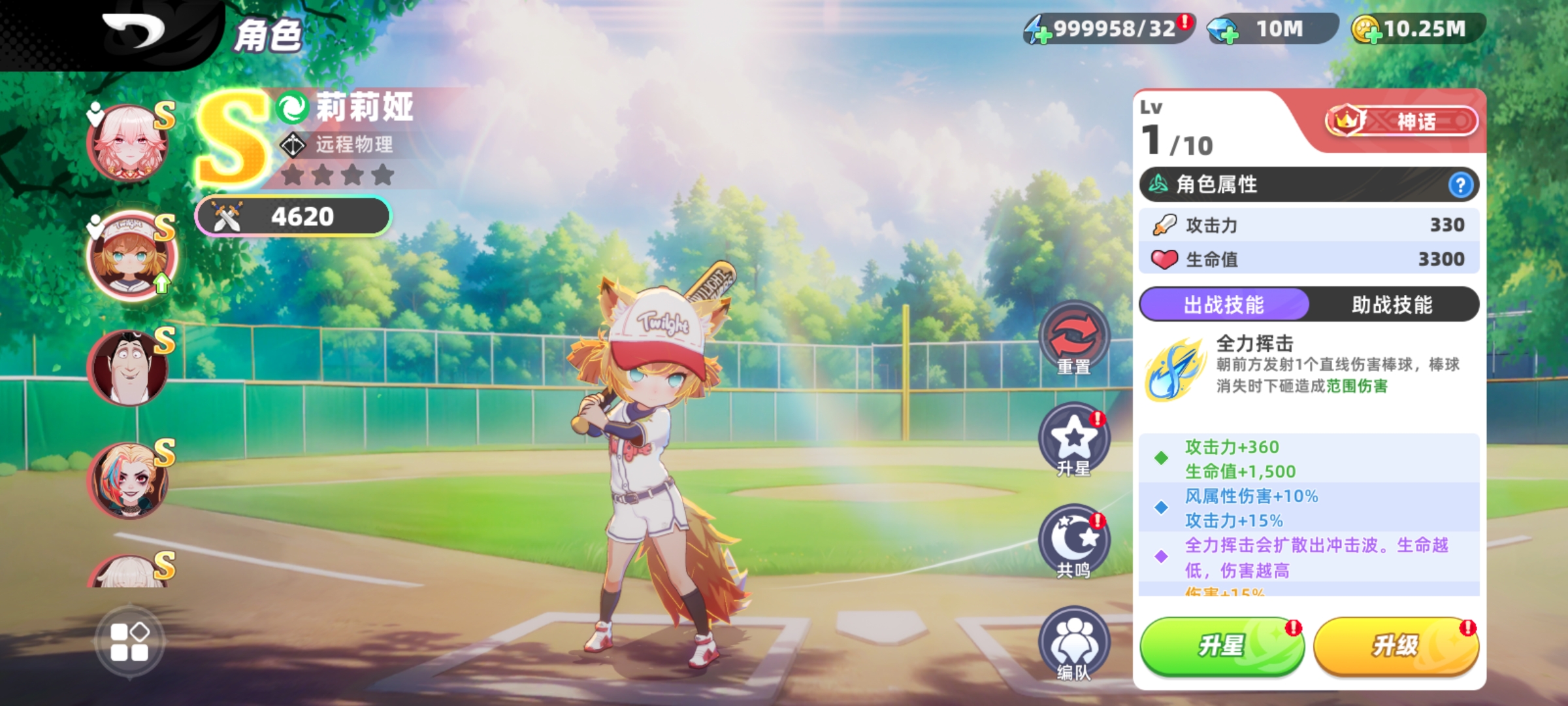1568x706 pixels.
Task: Pick the red-blue haired girl portrait
Action: [x=129, y=480]
